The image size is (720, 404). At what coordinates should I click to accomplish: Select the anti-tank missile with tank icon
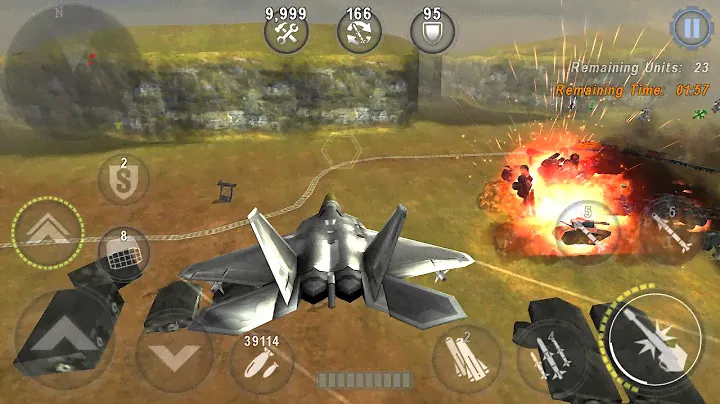point(588,229)
